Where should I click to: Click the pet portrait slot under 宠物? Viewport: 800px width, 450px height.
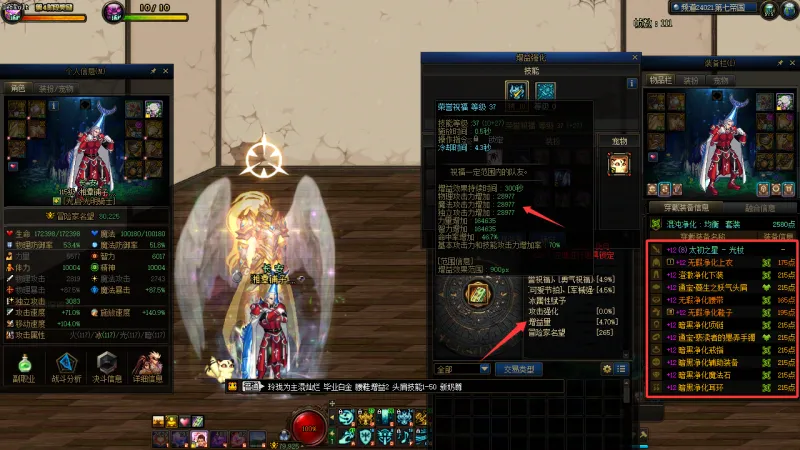618,165
